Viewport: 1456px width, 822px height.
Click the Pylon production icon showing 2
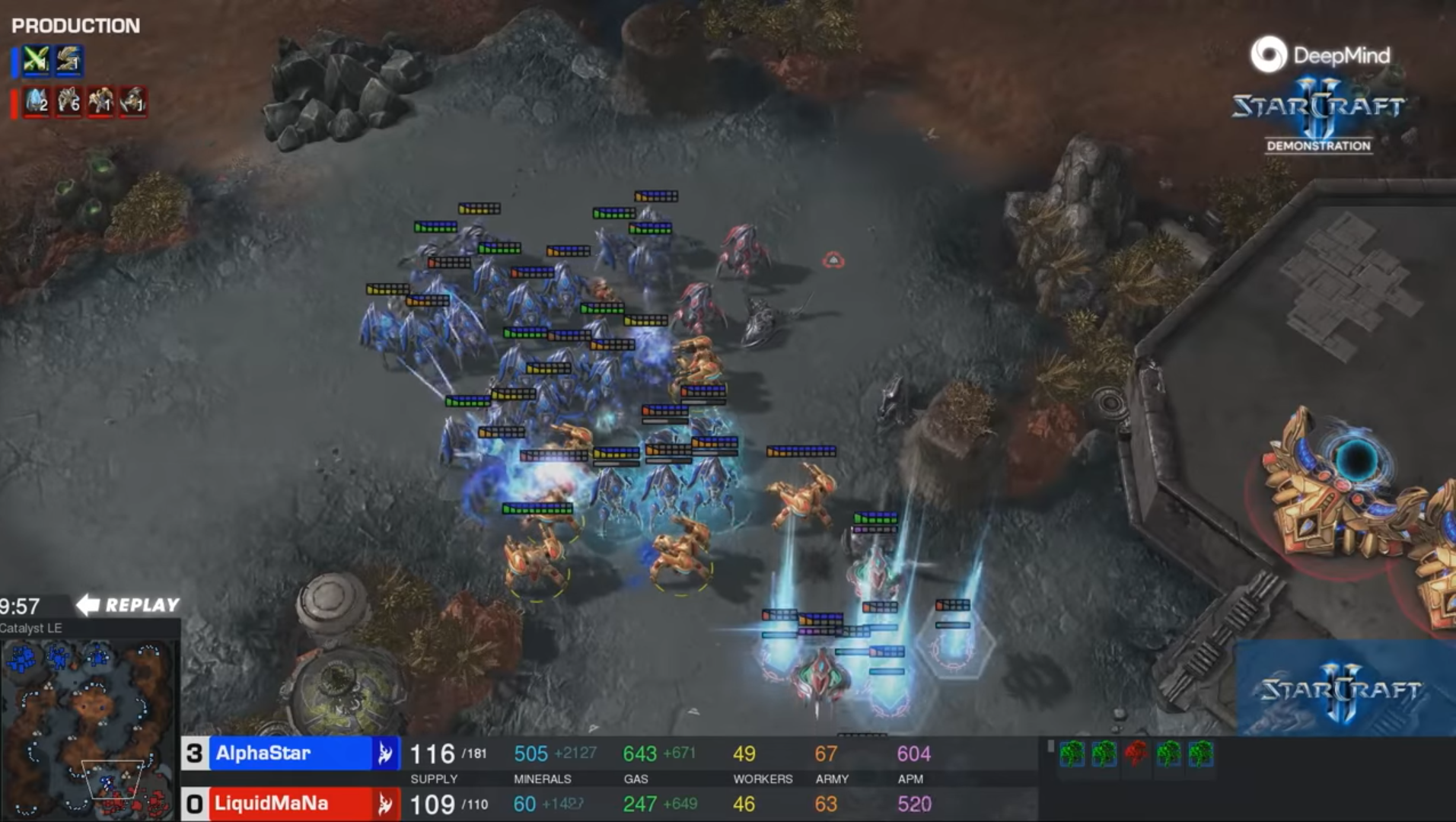(36, 100)
